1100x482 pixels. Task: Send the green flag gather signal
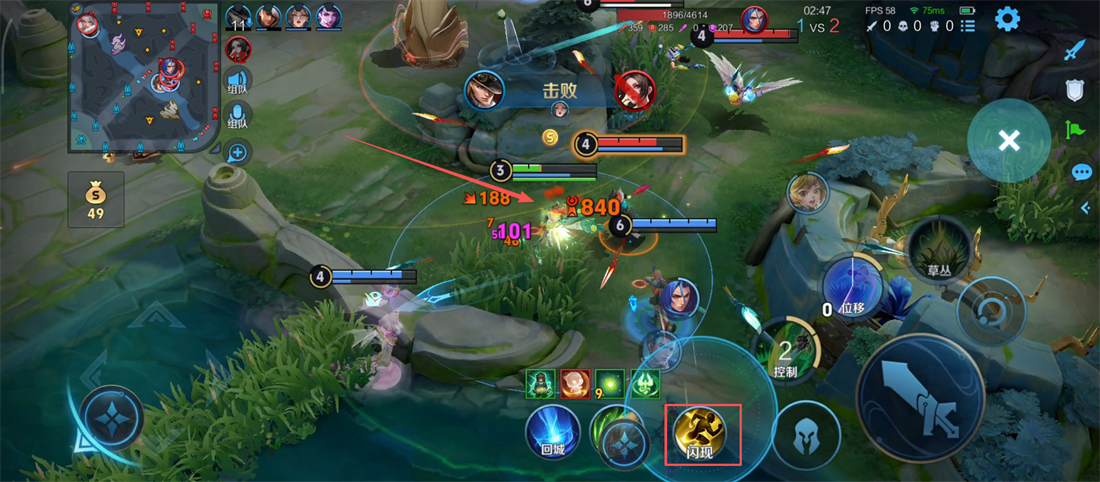pyautogui.click(x=1075, y=129)
